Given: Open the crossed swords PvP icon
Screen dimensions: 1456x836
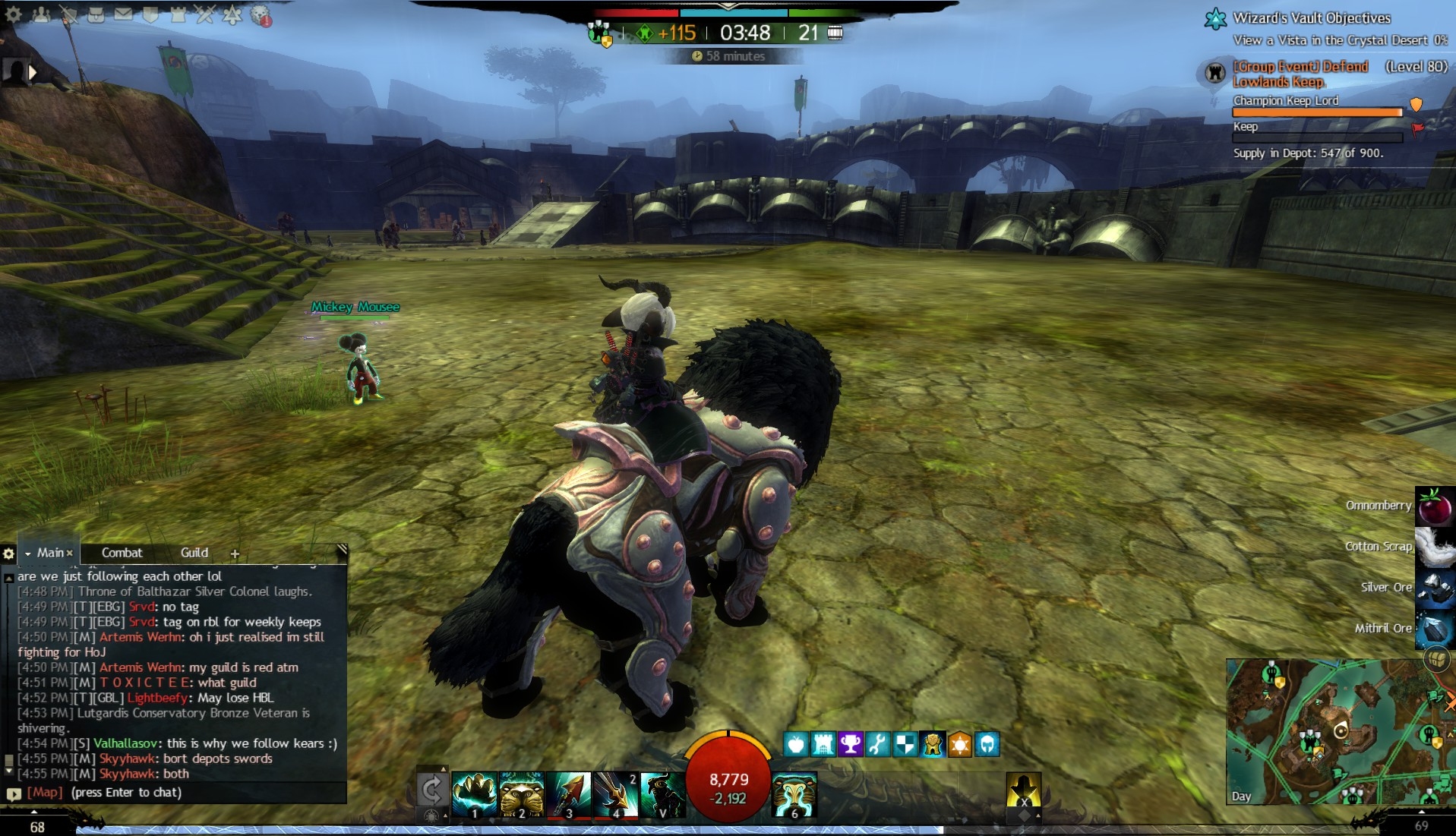Looking at the screenshot, I should [205, 14].
